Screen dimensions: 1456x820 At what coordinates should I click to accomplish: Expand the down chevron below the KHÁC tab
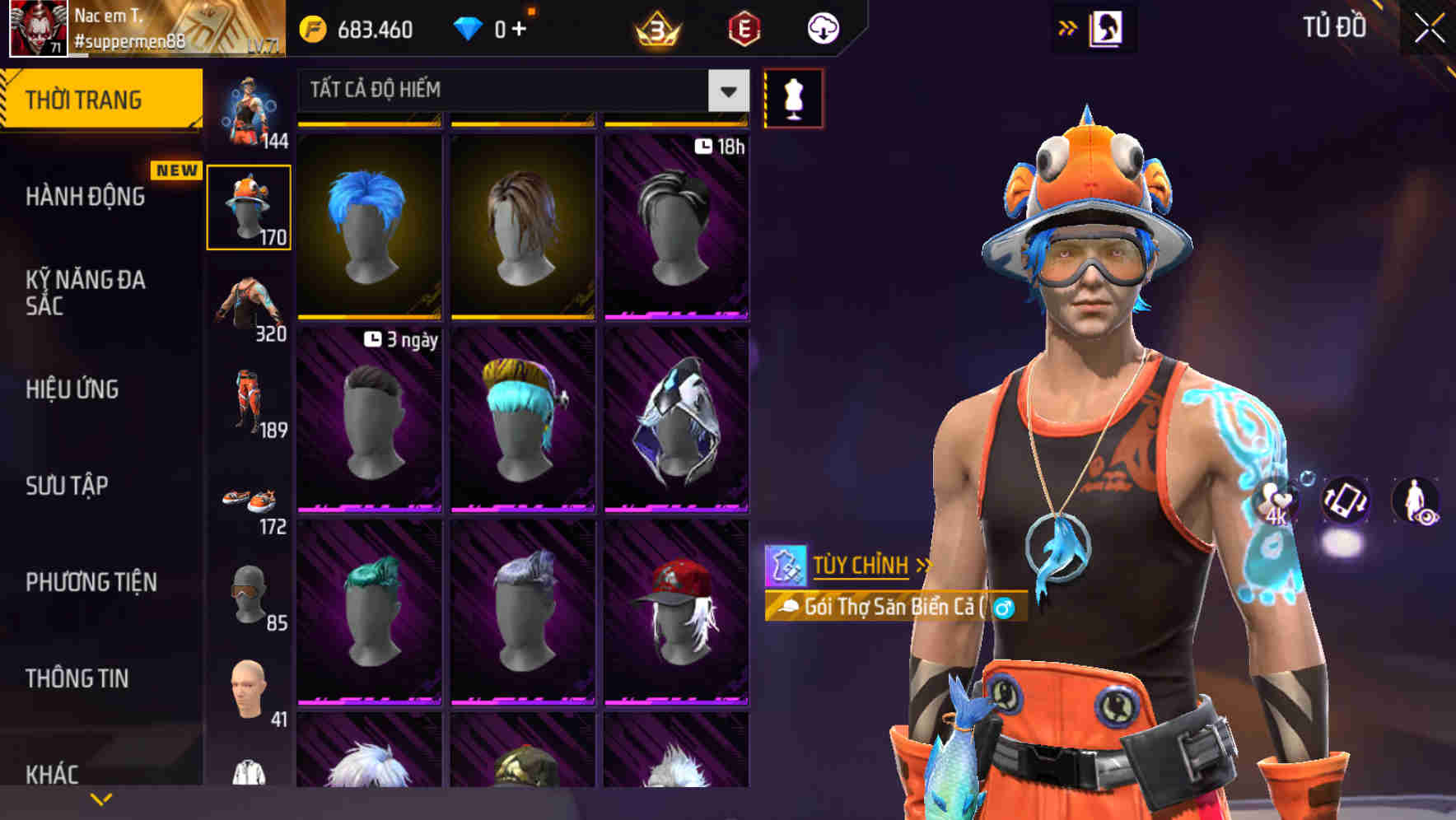tap(101, 799)
